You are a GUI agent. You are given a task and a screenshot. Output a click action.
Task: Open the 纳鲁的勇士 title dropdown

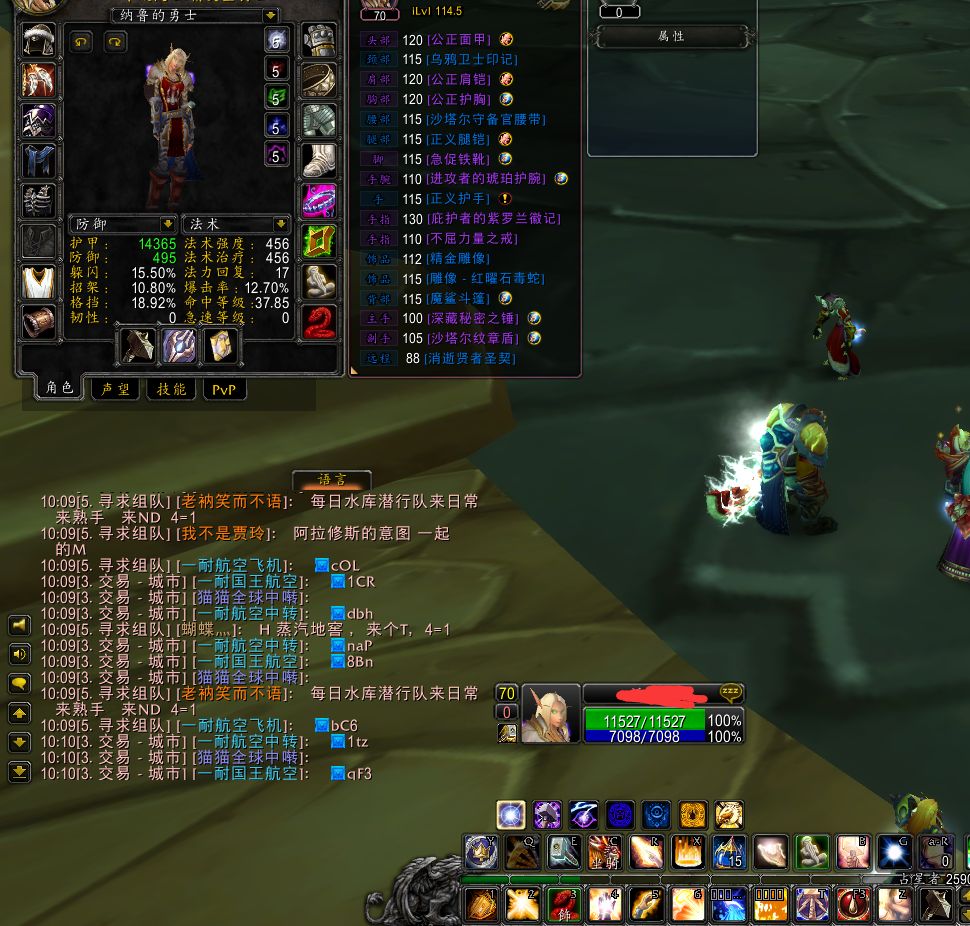pos(270,16)
